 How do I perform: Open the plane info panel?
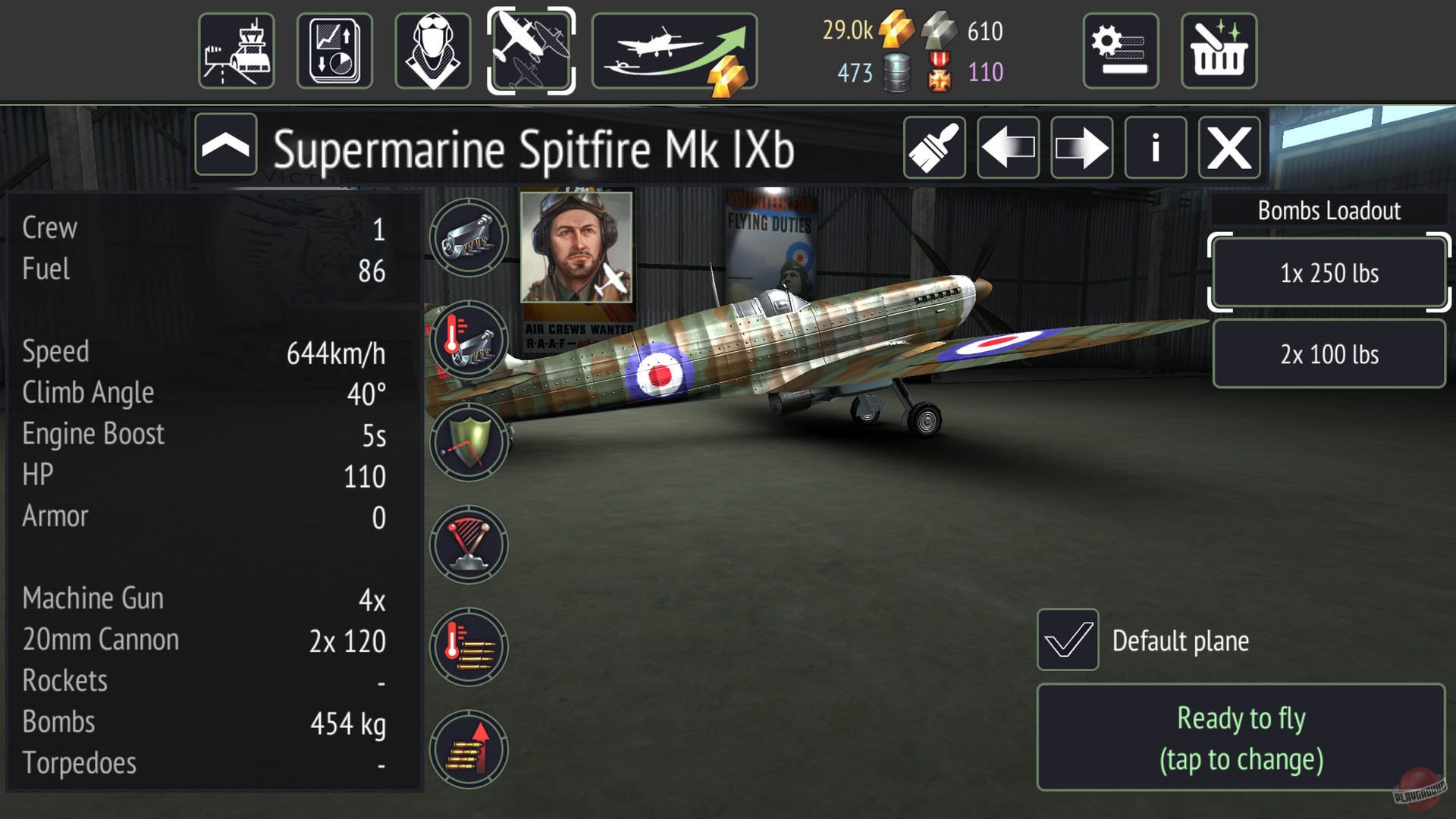click(1155, 147)
